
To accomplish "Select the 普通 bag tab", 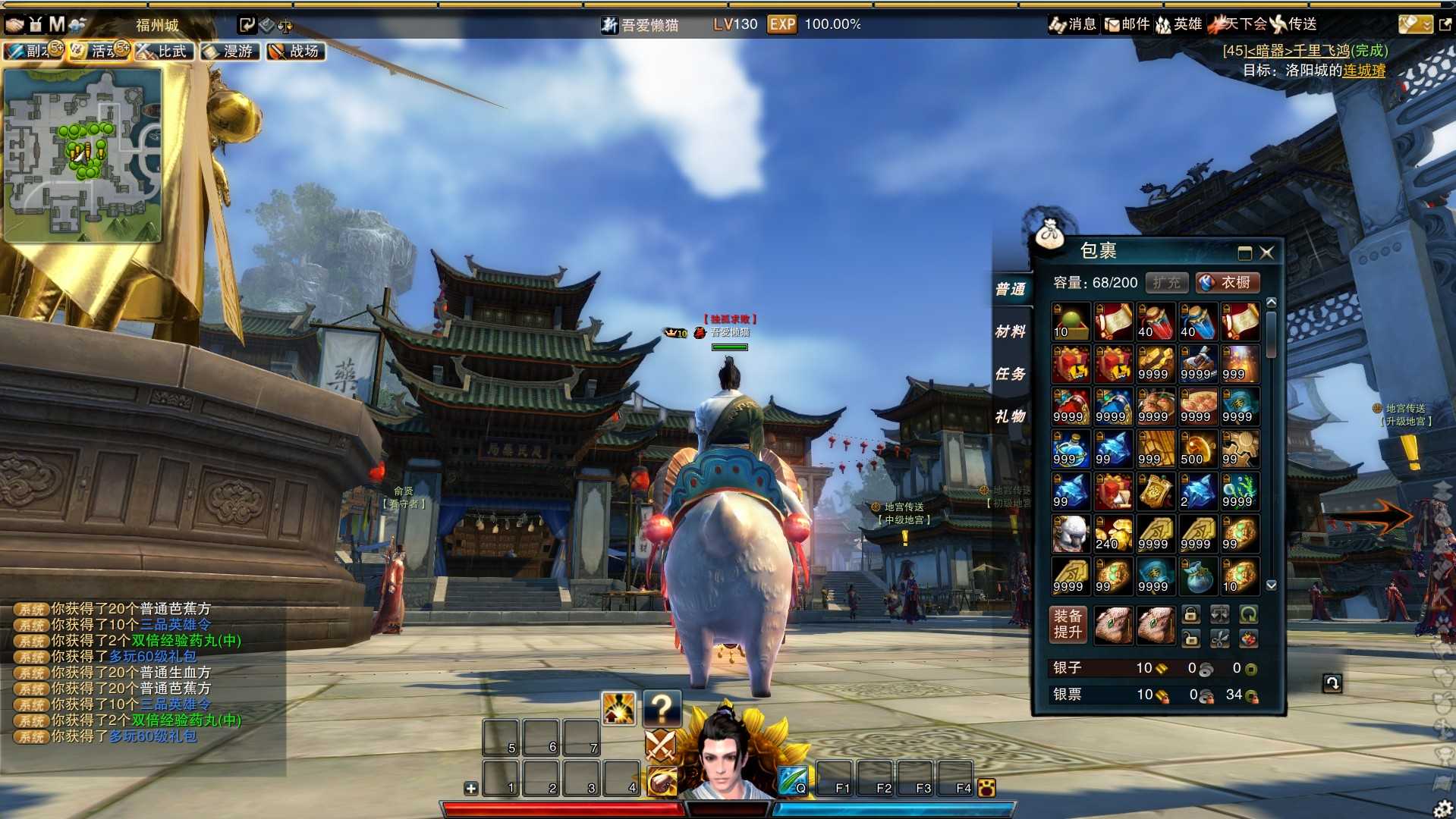I will 1010,289.
